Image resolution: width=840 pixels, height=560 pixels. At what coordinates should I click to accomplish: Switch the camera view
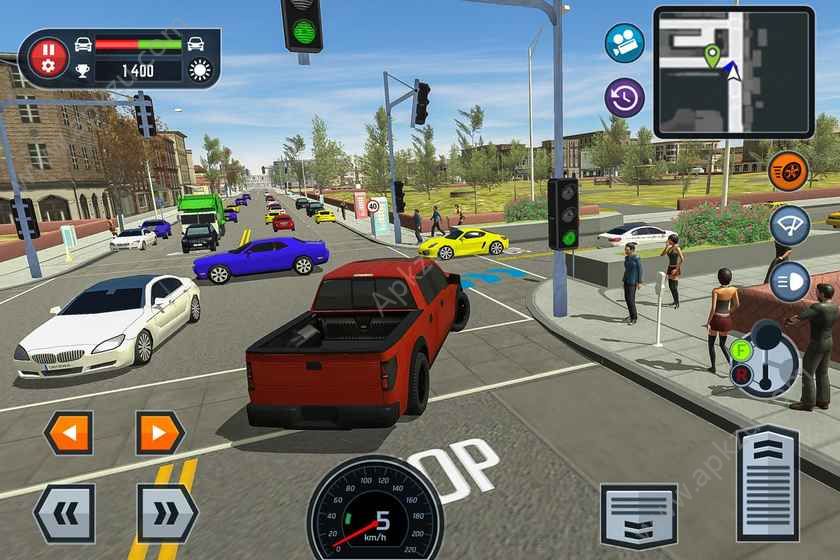[624, 44]
